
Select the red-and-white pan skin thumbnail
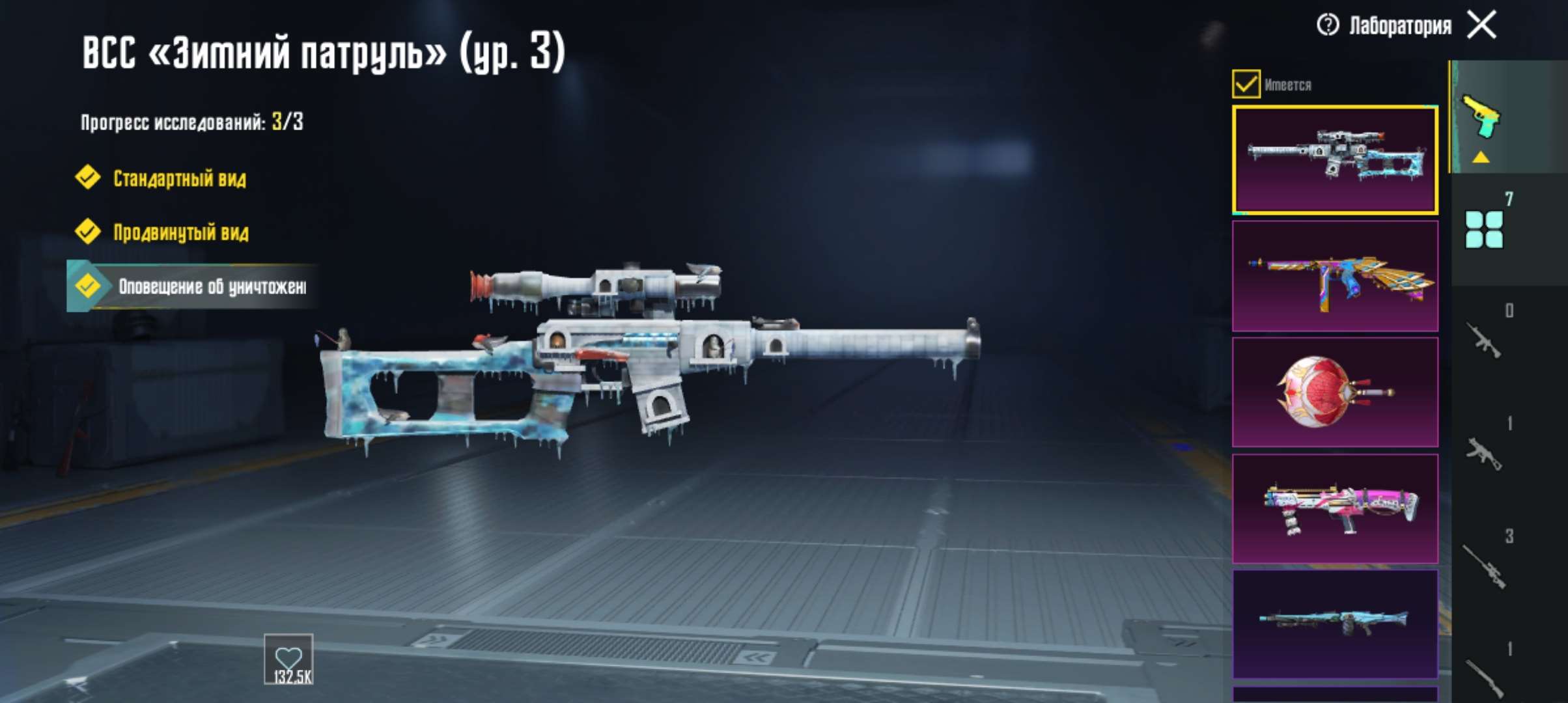click(x=1335, y=392)
